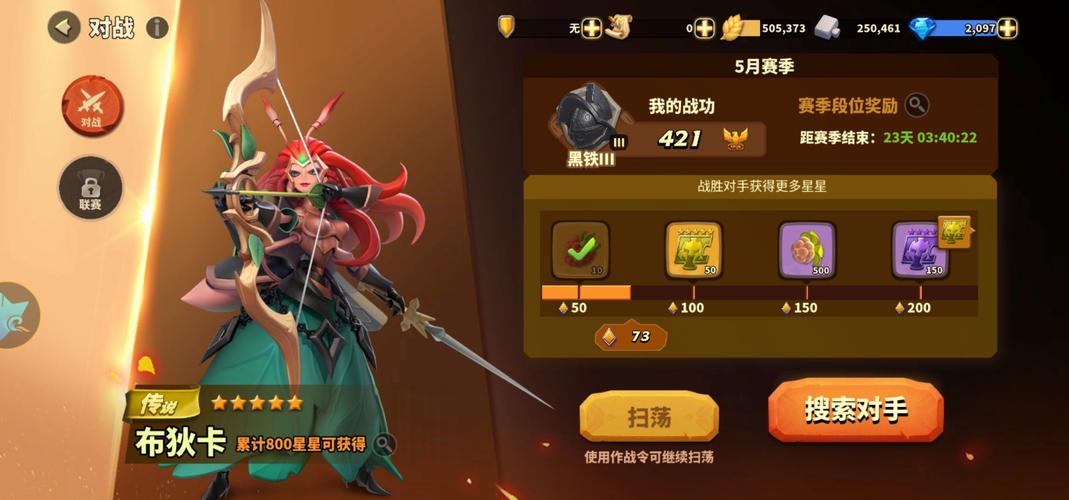
Task: Check the gold reward at 100 stars
Action: click(693, 250)
